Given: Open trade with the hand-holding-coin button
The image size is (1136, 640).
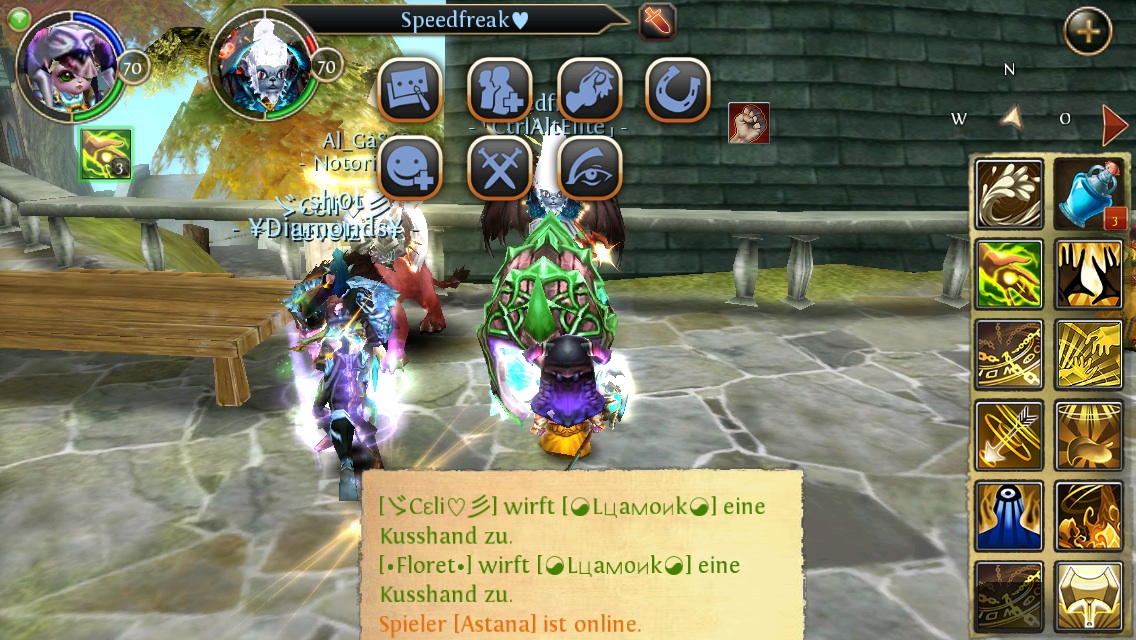Looking at the screenshot, I should tap(589, 90).
